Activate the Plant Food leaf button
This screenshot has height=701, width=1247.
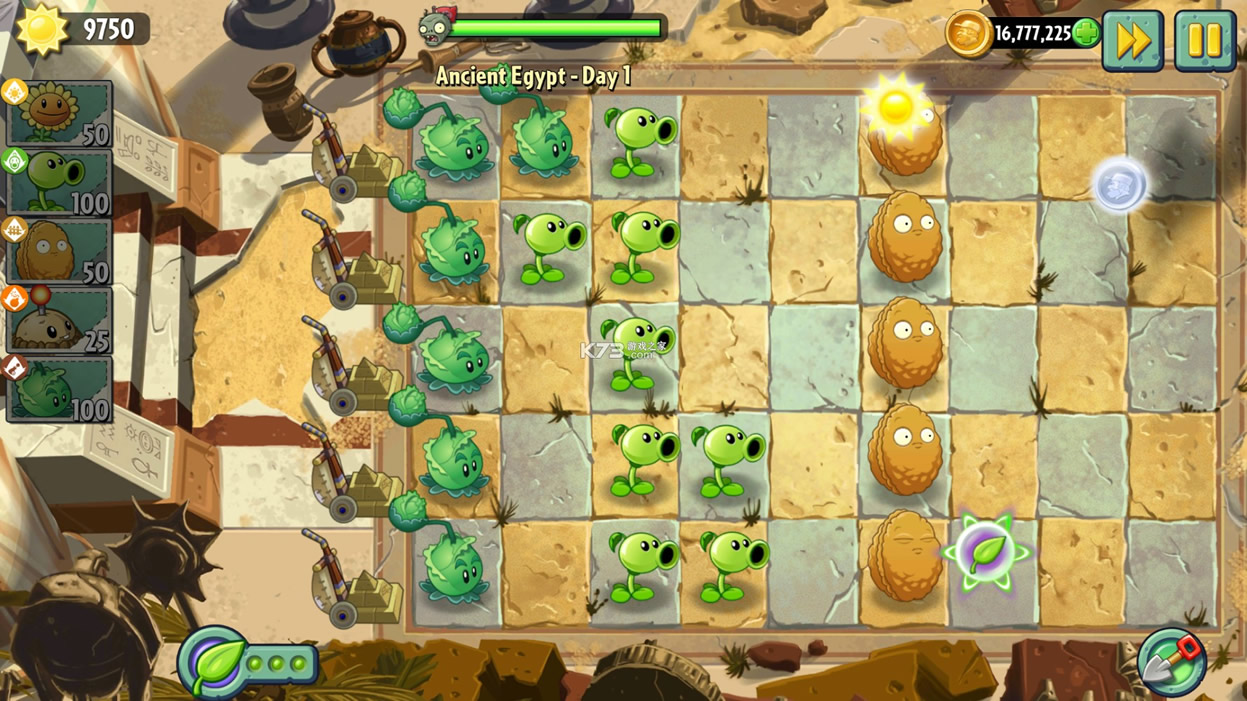[214, 662]
